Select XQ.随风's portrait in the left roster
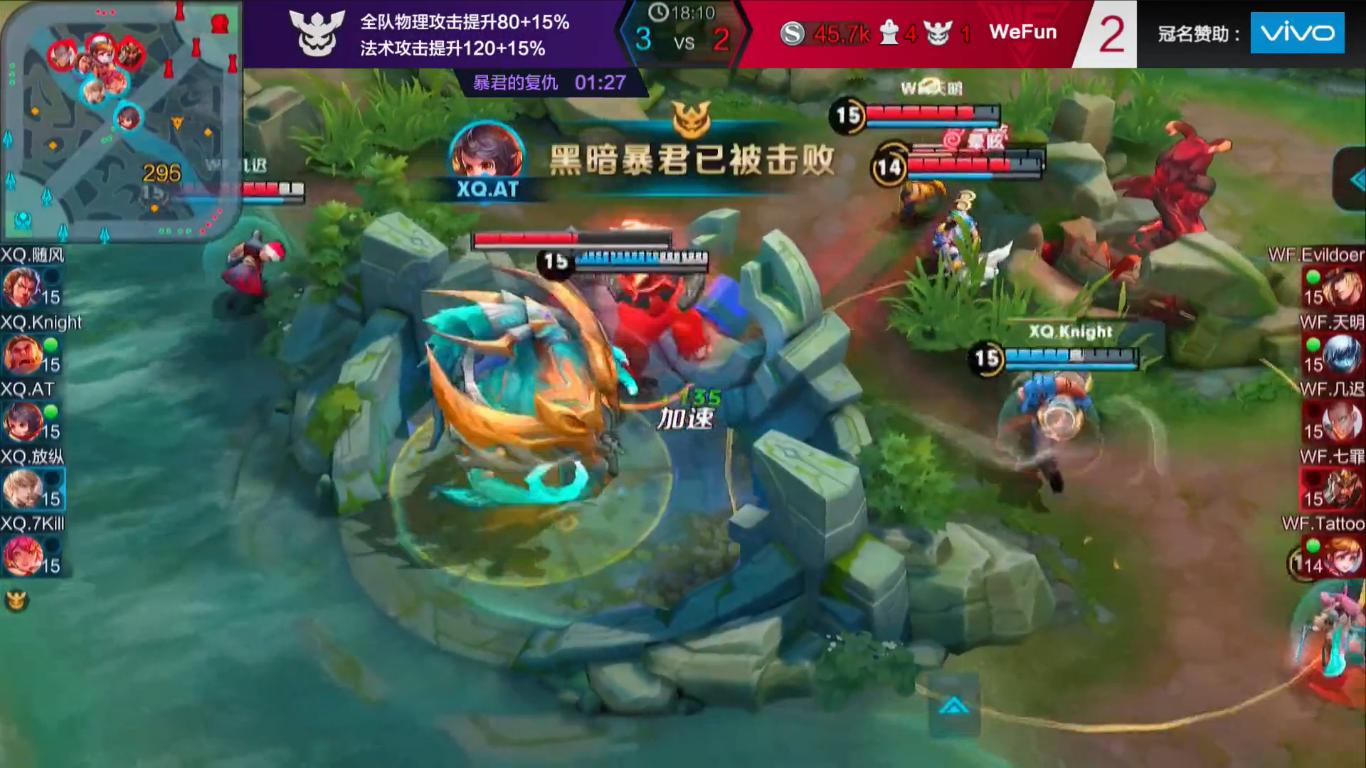 [x=23, y=287]
